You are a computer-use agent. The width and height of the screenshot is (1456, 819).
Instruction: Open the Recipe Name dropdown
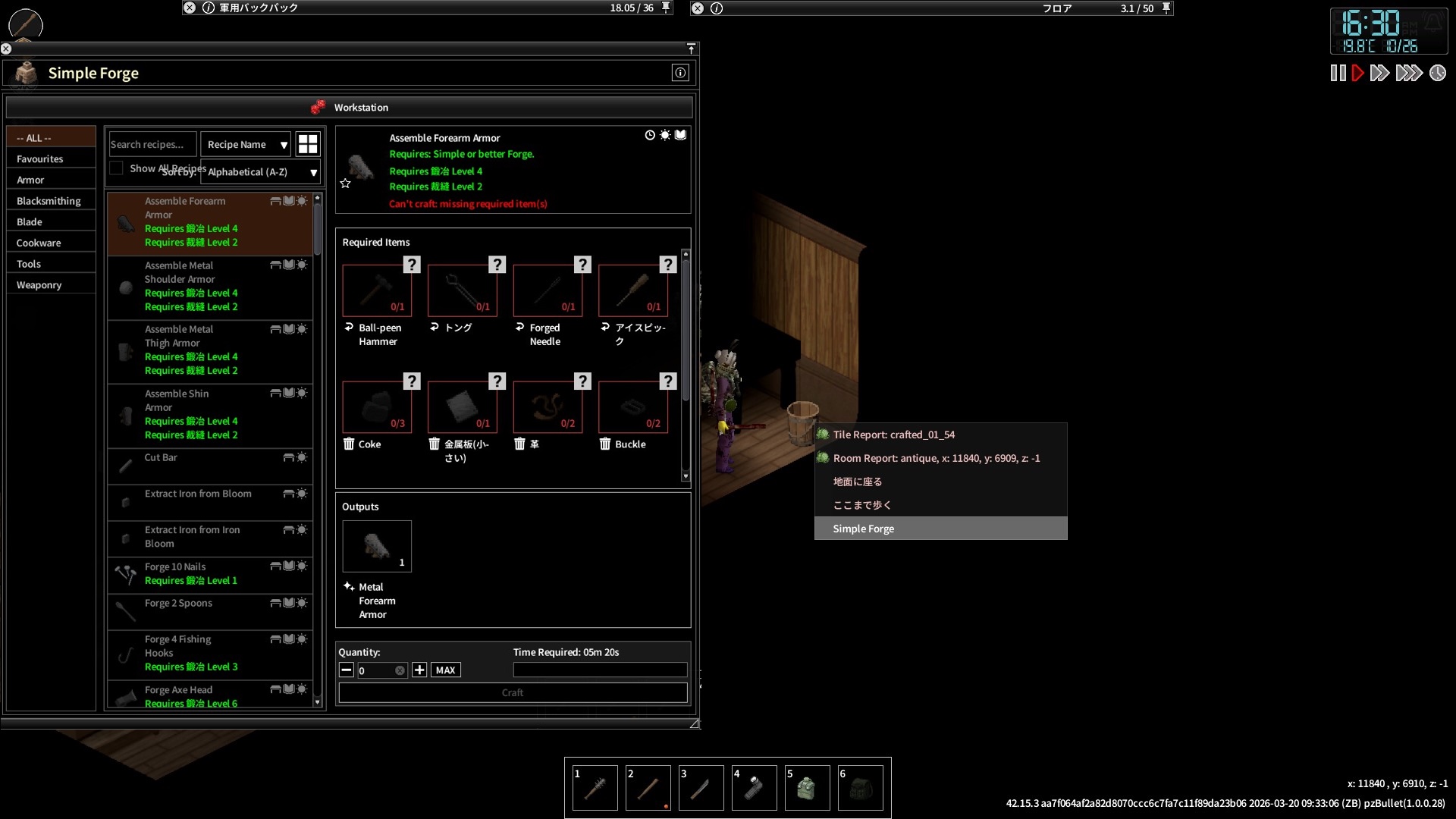pyautogui.click(x=246, y=144)
